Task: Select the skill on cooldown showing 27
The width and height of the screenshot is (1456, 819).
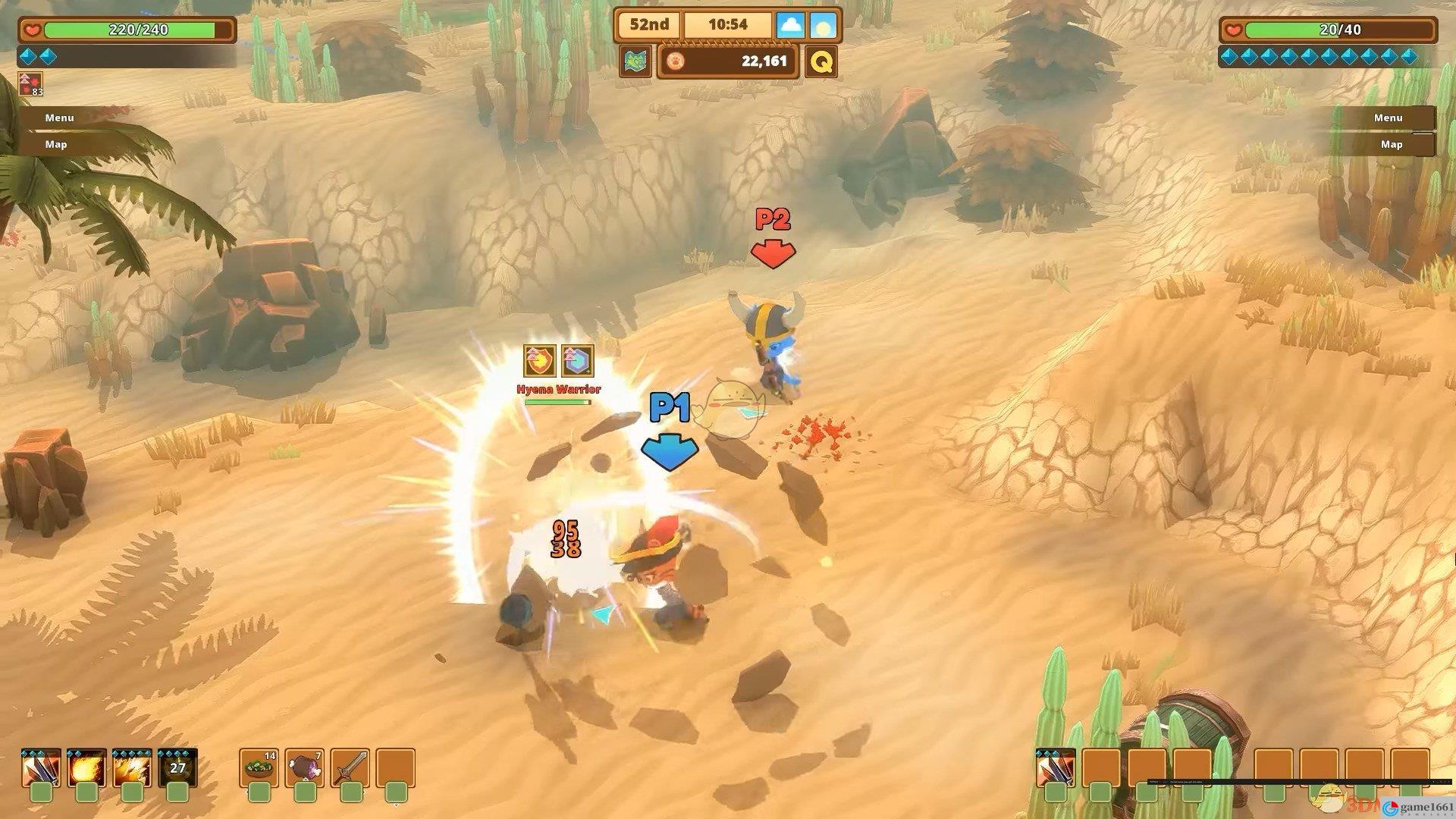Action: click(x=177, y=769)
